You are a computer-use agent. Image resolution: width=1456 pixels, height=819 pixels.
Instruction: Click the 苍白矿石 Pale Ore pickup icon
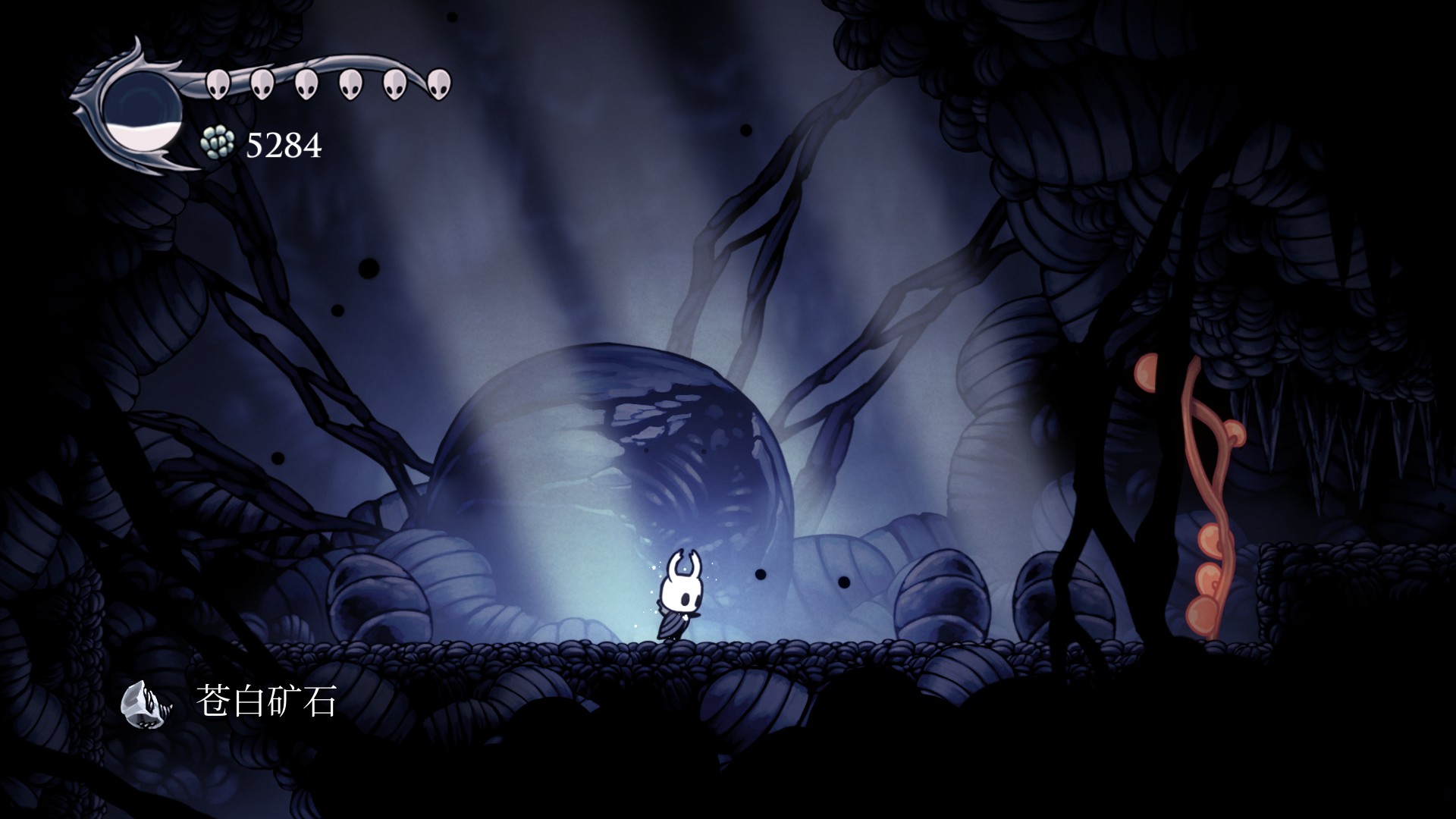coord(146,703)
